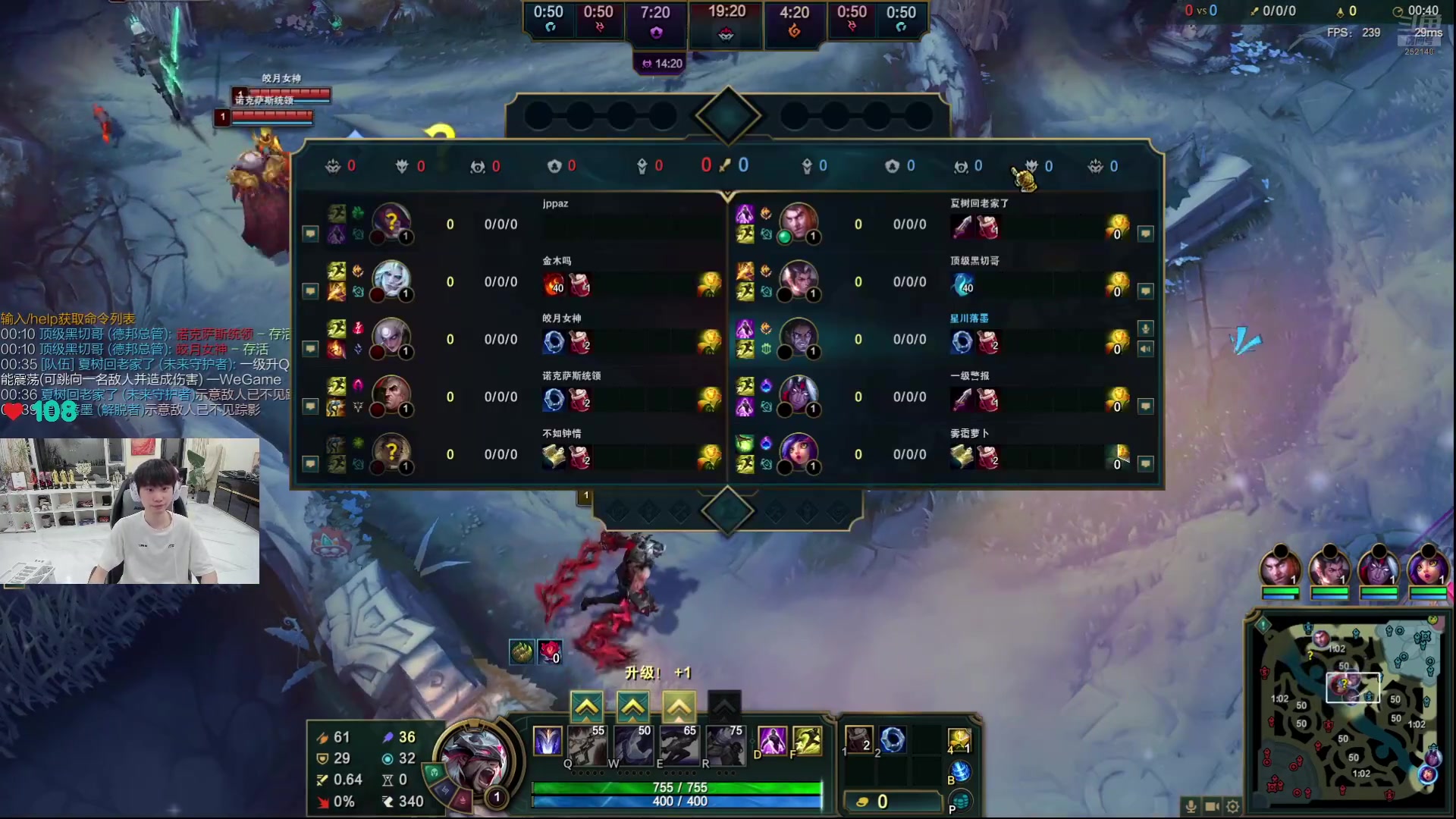Toggle the microphone button beside the minimap

(x=1191, y=807)
